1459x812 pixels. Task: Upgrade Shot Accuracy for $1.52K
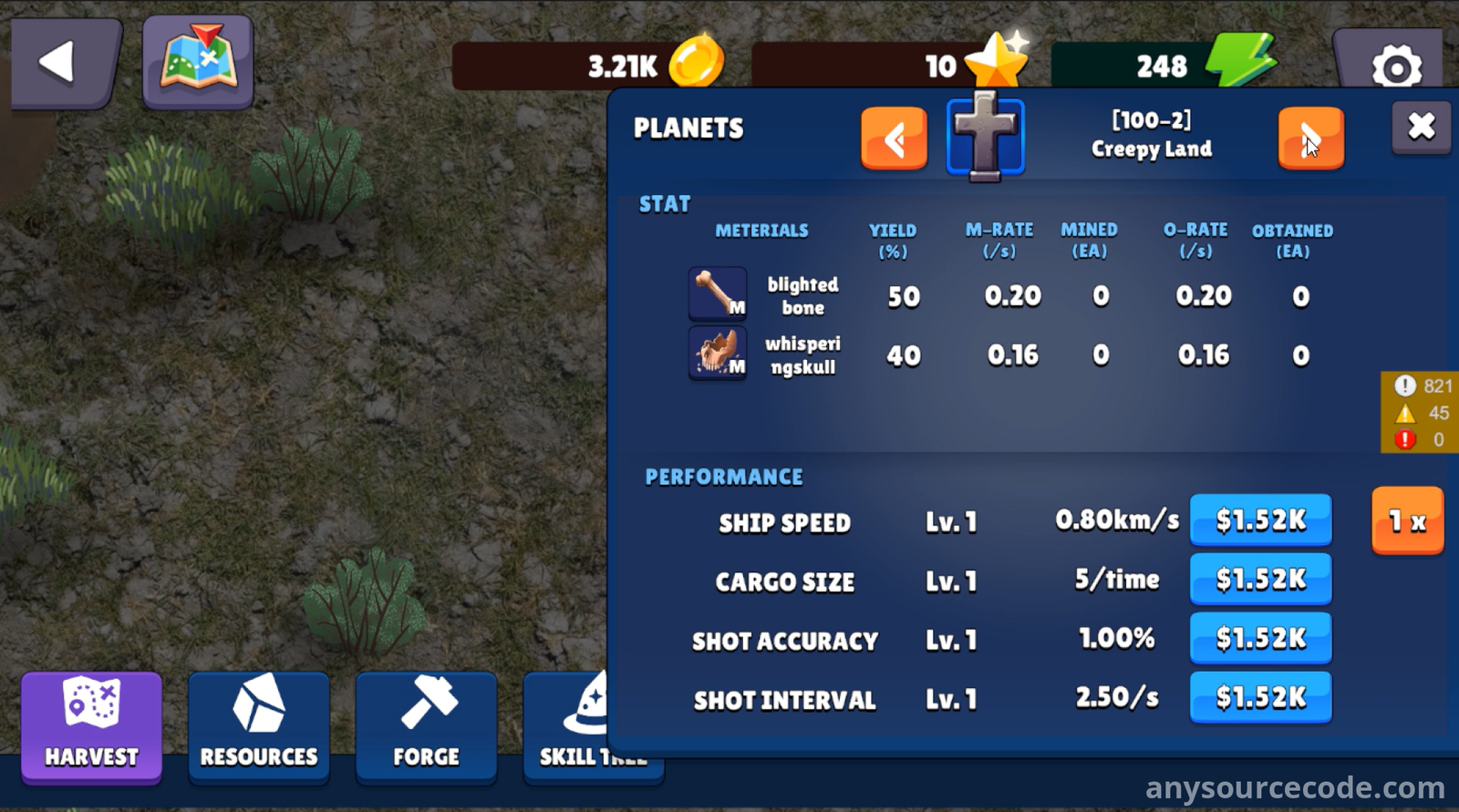point(1260,639)
